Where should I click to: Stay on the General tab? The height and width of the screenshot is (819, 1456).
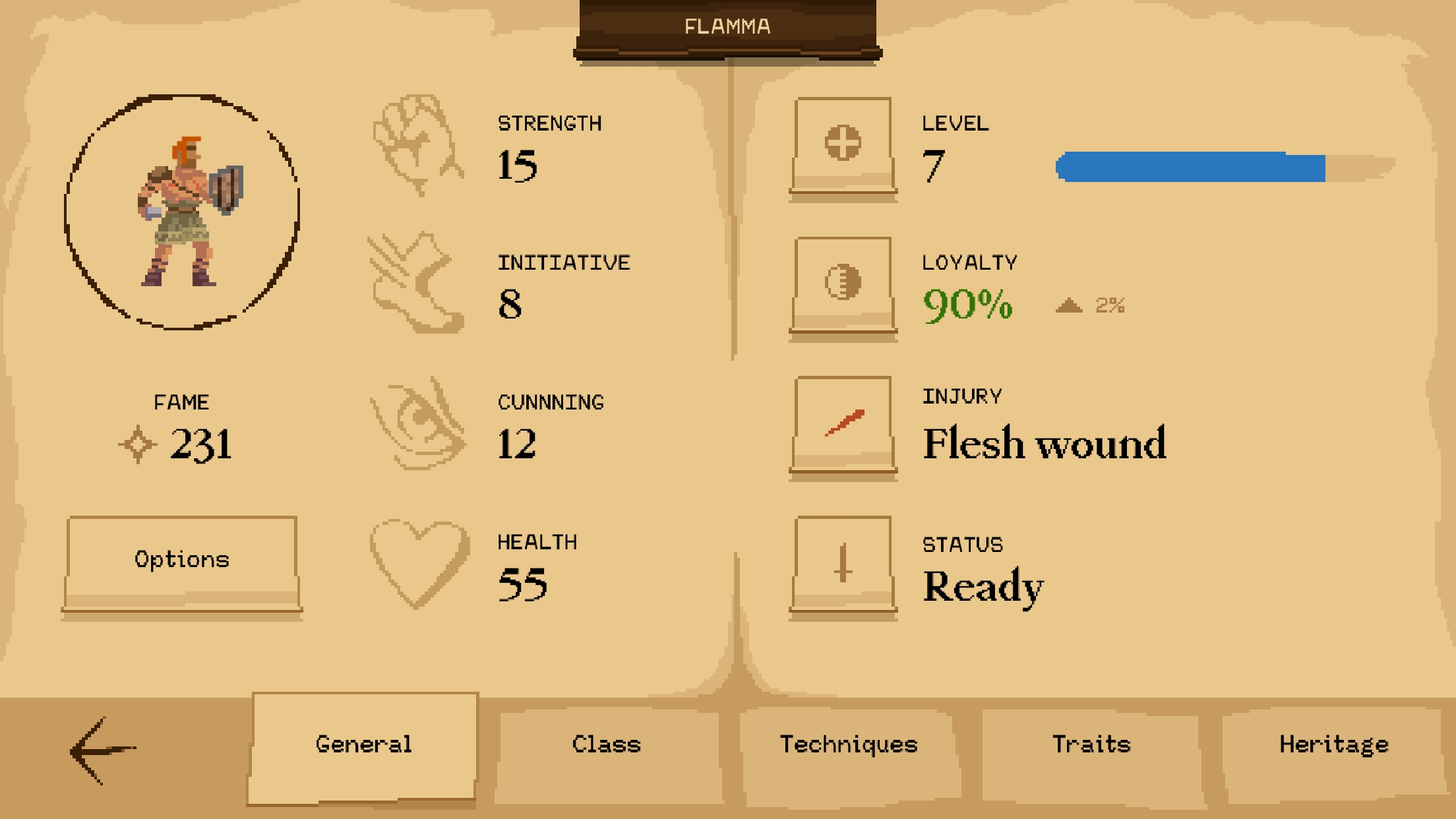click(364, 744)
